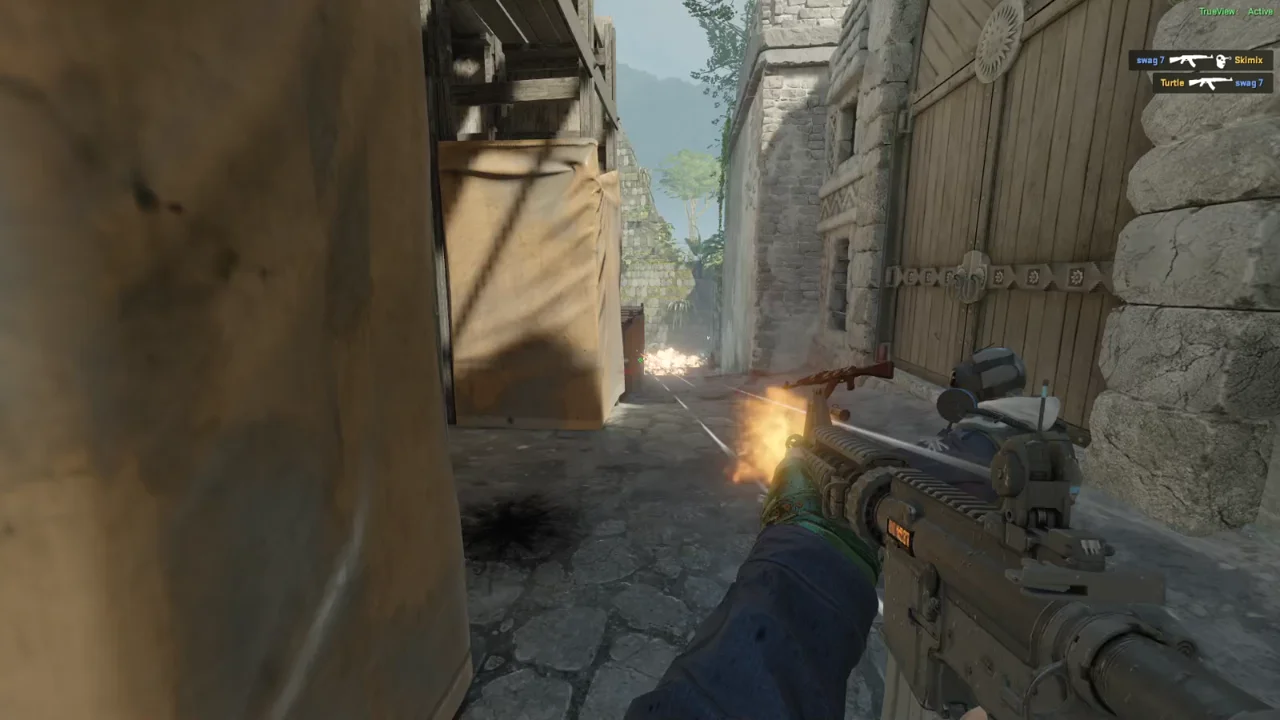Click the headshot skull icon beside Skimix

1222,60
